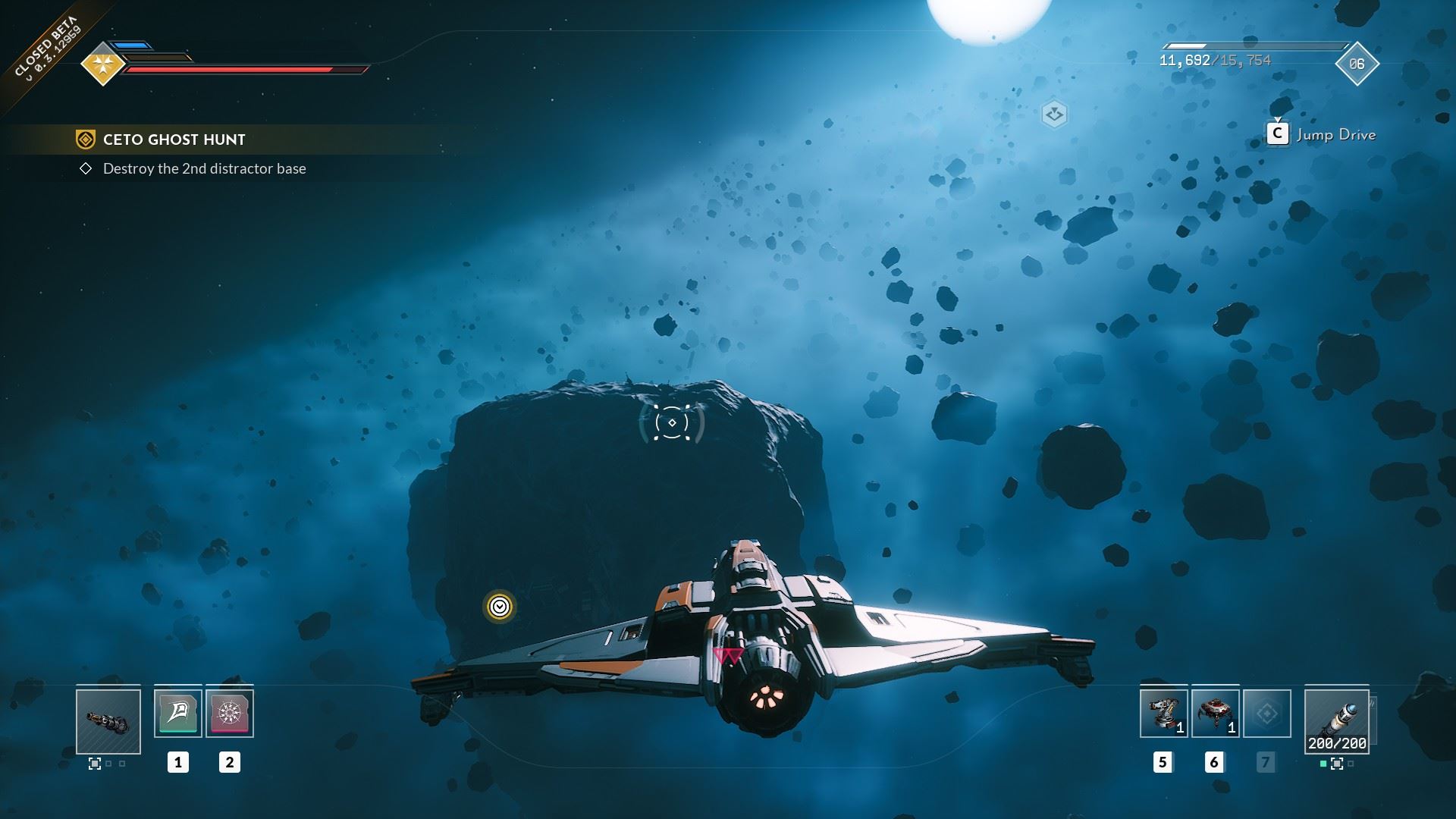Activate the green boost device ability
Viewport: 1456px width, 819px height.
click(178, 713)
